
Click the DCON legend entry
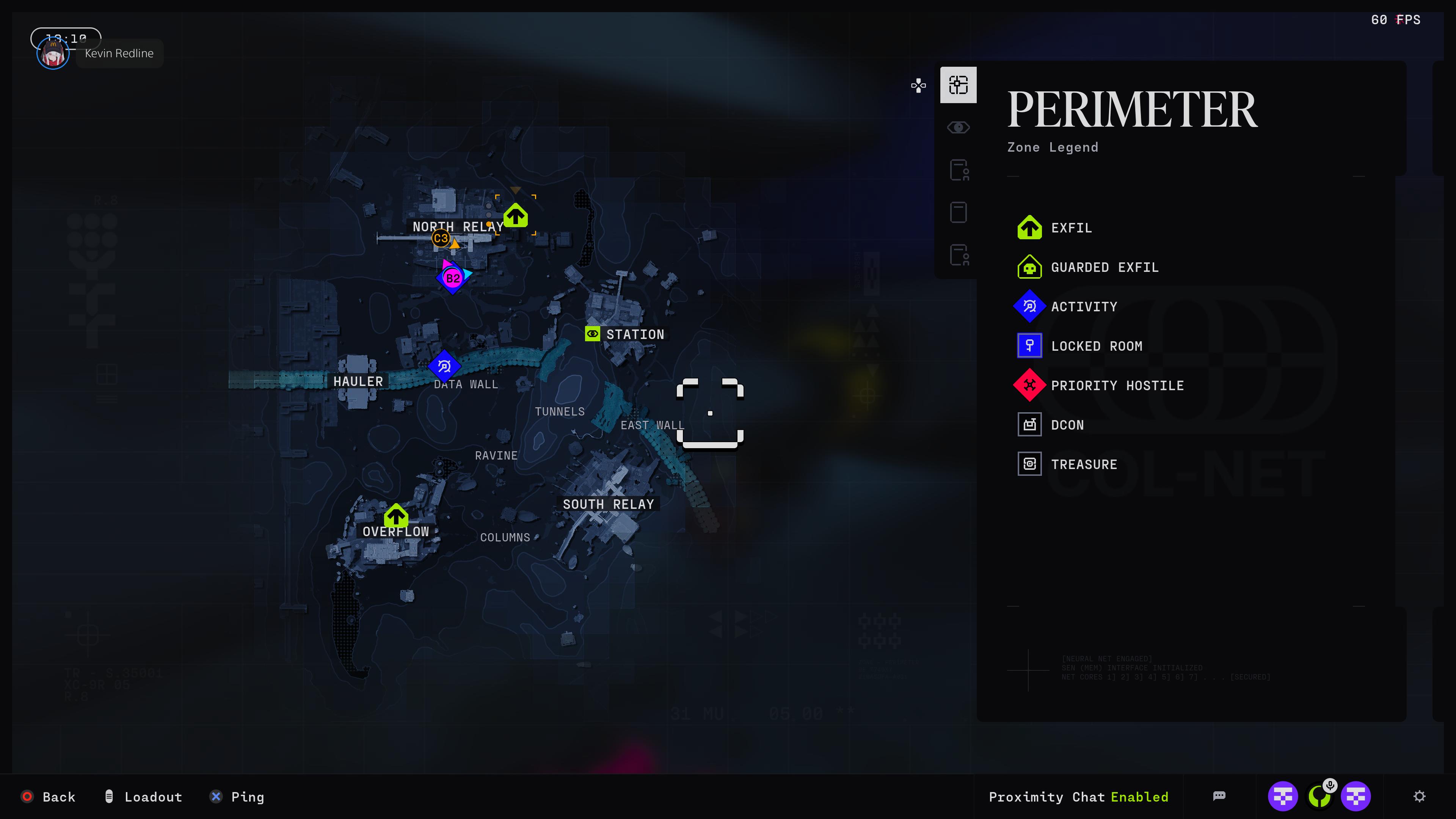coord(1067,425)
